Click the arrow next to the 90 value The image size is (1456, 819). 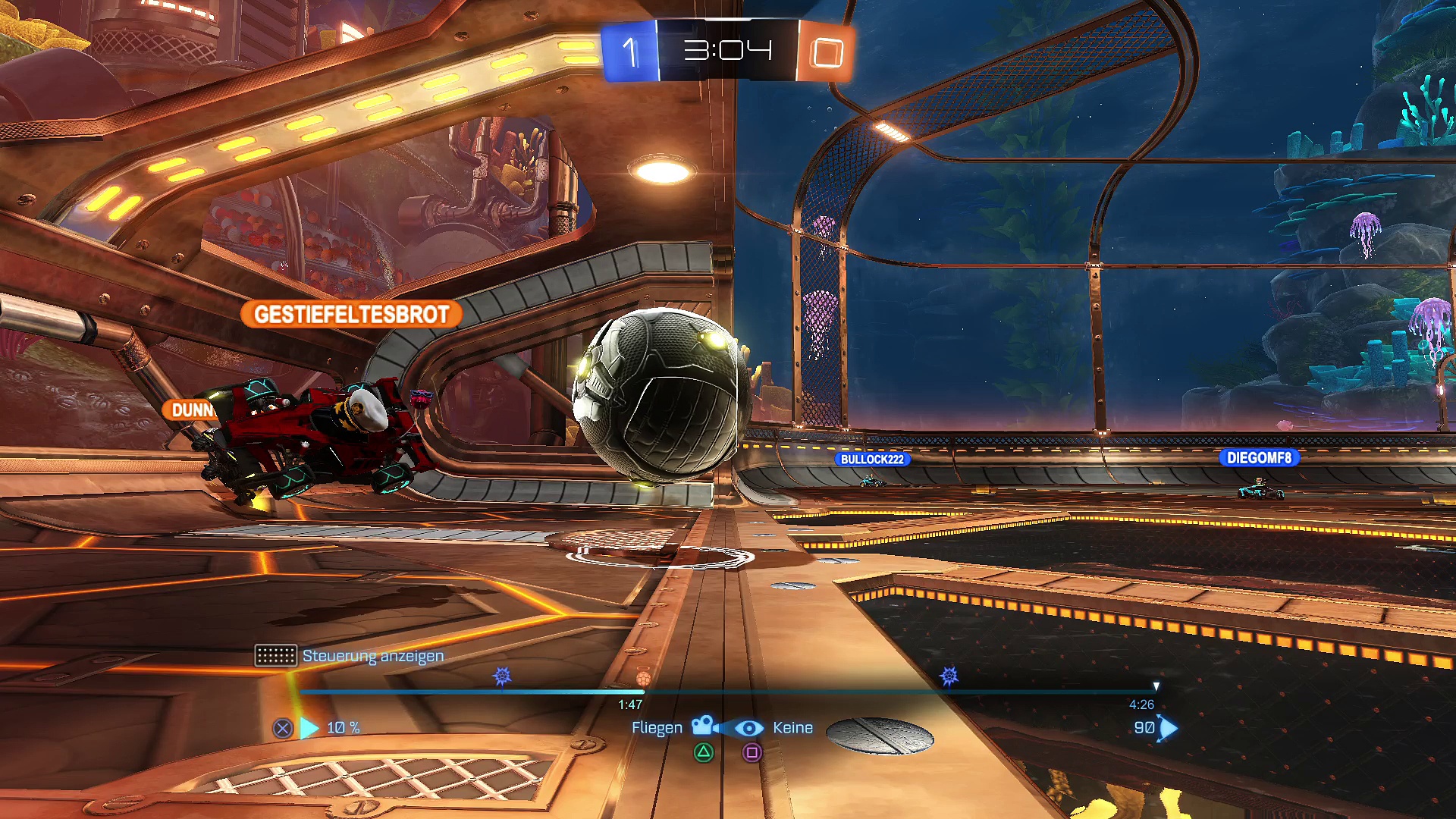(x=1169, y=728)
